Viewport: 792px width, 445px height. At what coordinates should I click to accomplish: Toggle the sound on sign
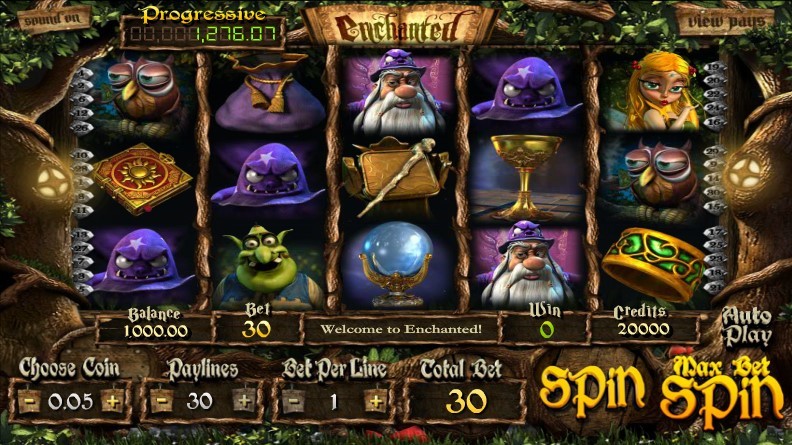coord(52,17)
